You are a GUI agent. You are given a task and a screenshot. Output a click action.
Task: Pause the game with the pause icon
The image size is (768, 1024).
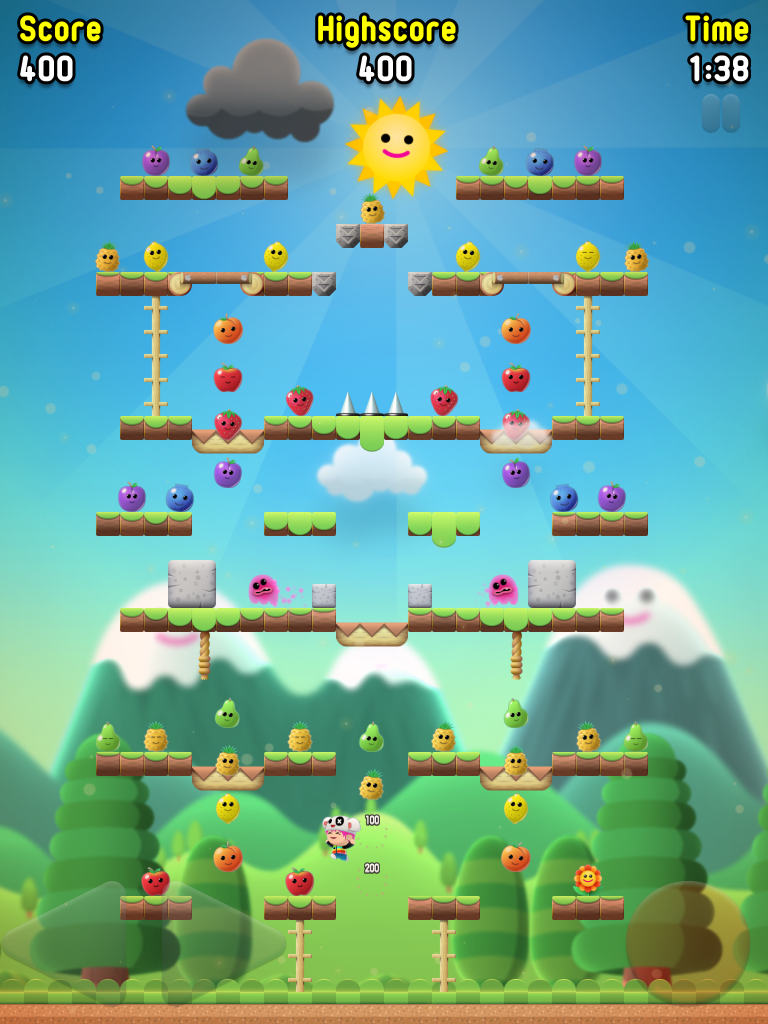(721, 113)
